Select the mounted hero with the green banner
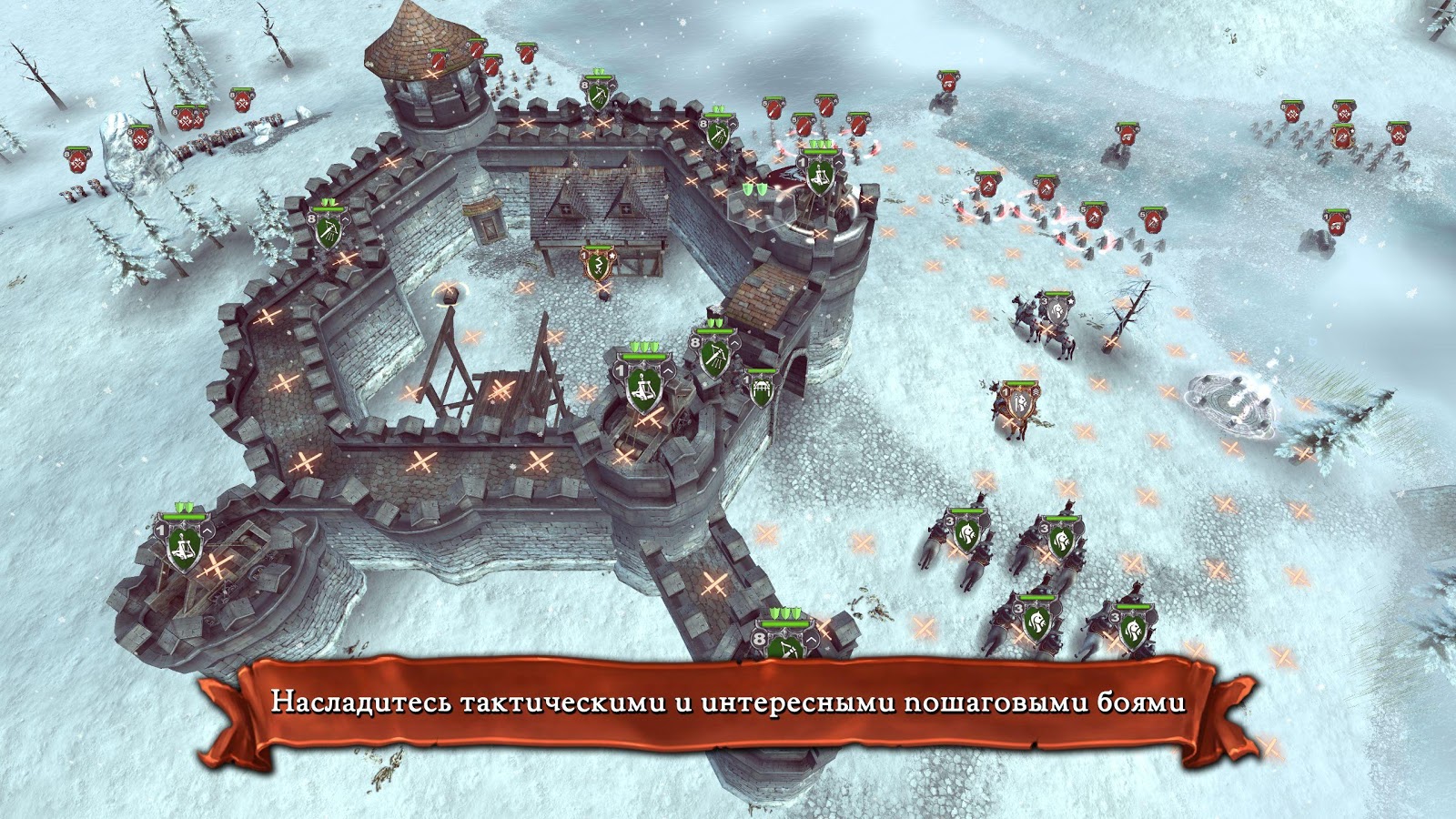 click(1020, 401)
